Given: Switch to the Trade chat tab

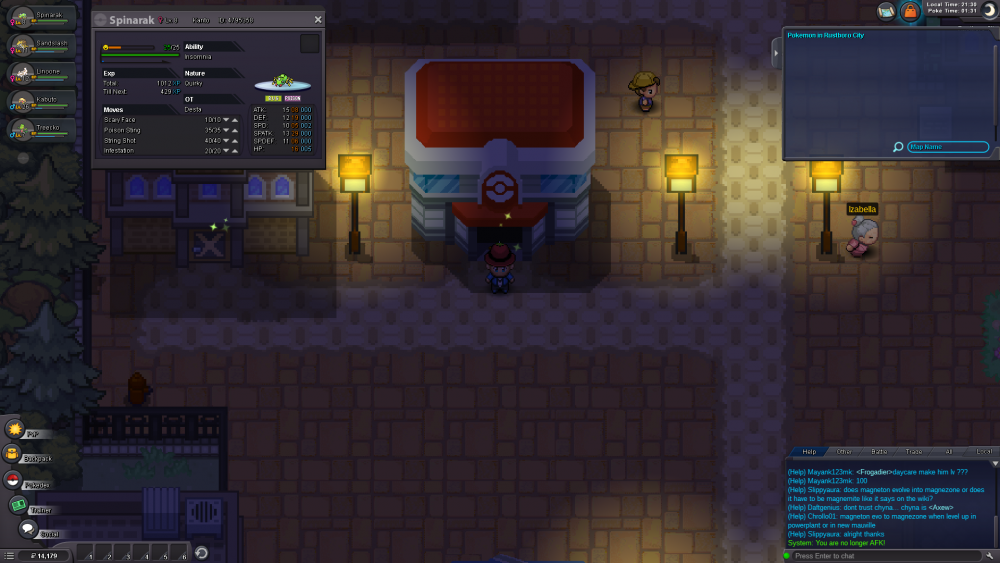Looking at the screenshot, I should coord(914,452).
